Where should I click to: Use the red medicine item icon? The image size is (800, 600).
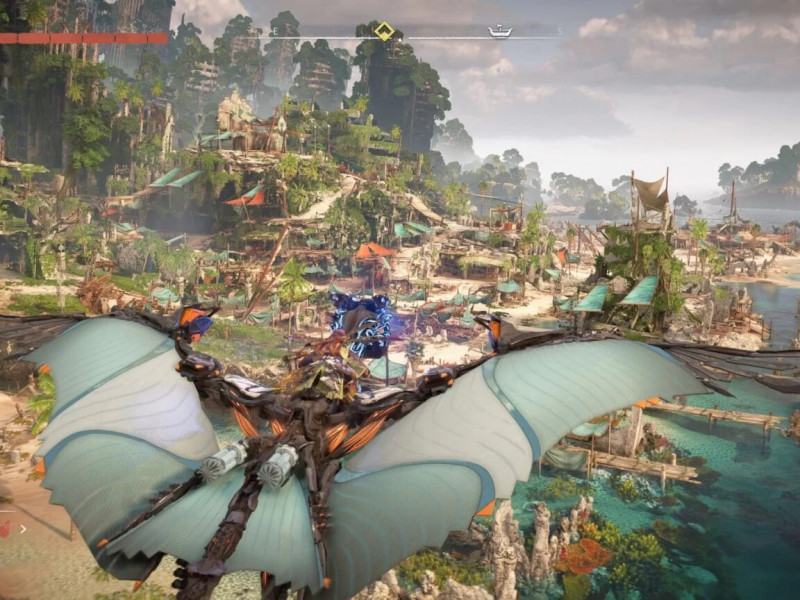(5, 526)
